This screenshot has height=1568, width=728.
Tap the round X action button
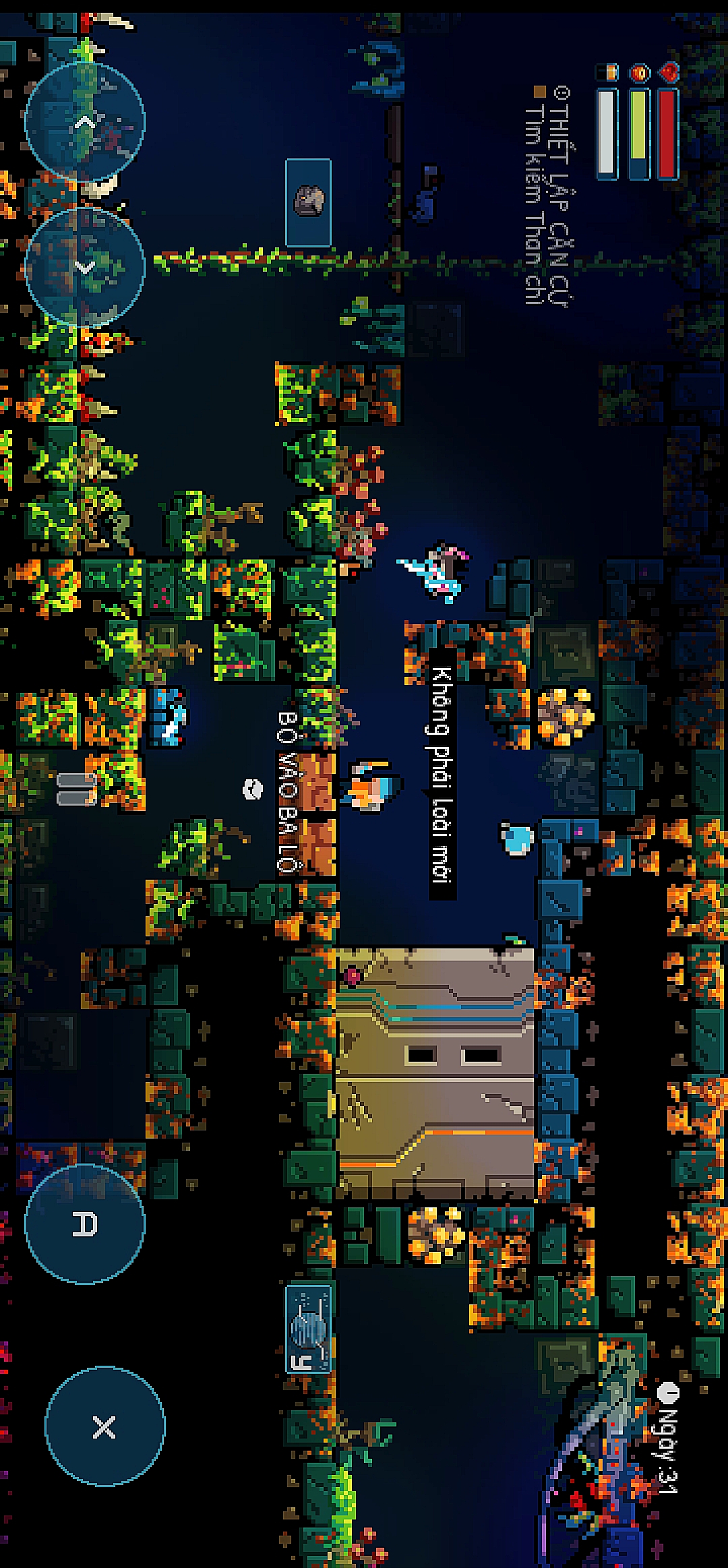tap(104, 1426)
